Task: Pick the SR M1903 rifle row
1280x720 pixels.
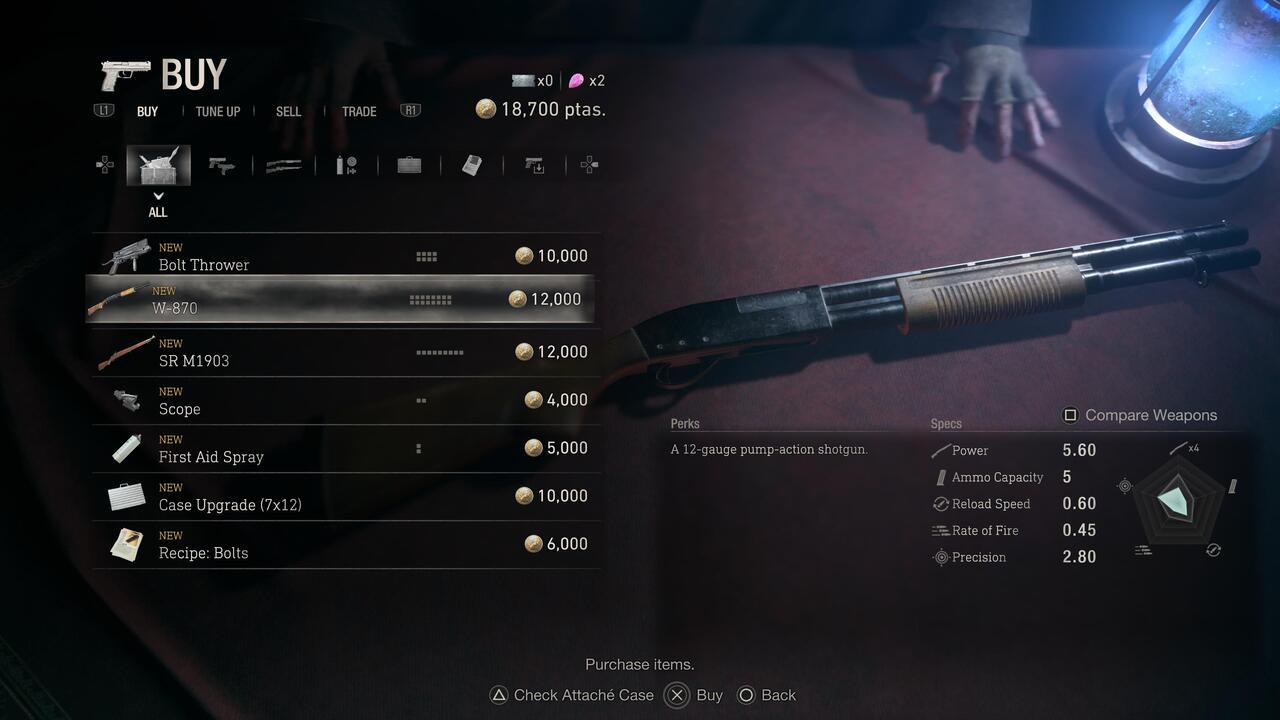Action: pos(345,352)
